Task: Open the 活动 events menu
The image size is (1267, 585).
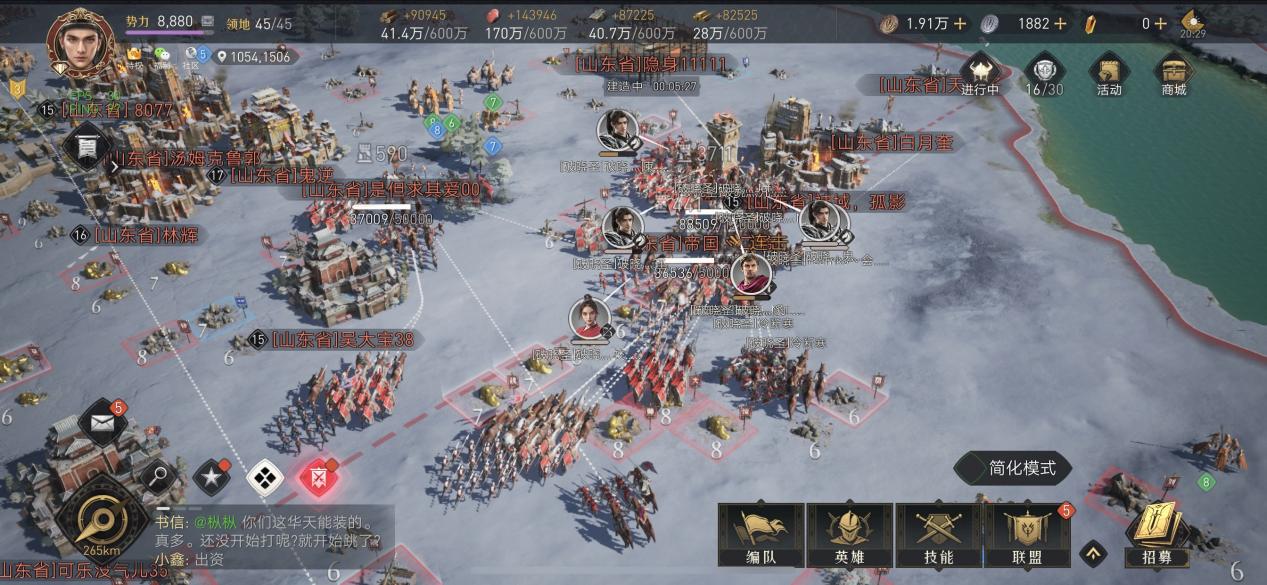Action: pyautogui.click(x=1108, y=74)
